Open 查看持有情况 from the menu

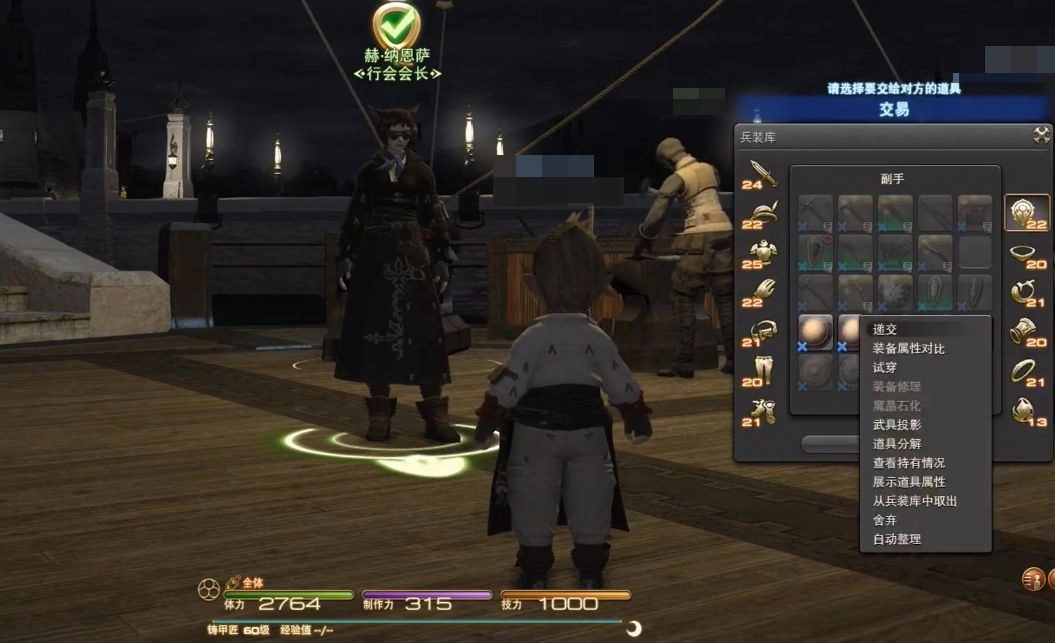908,462
